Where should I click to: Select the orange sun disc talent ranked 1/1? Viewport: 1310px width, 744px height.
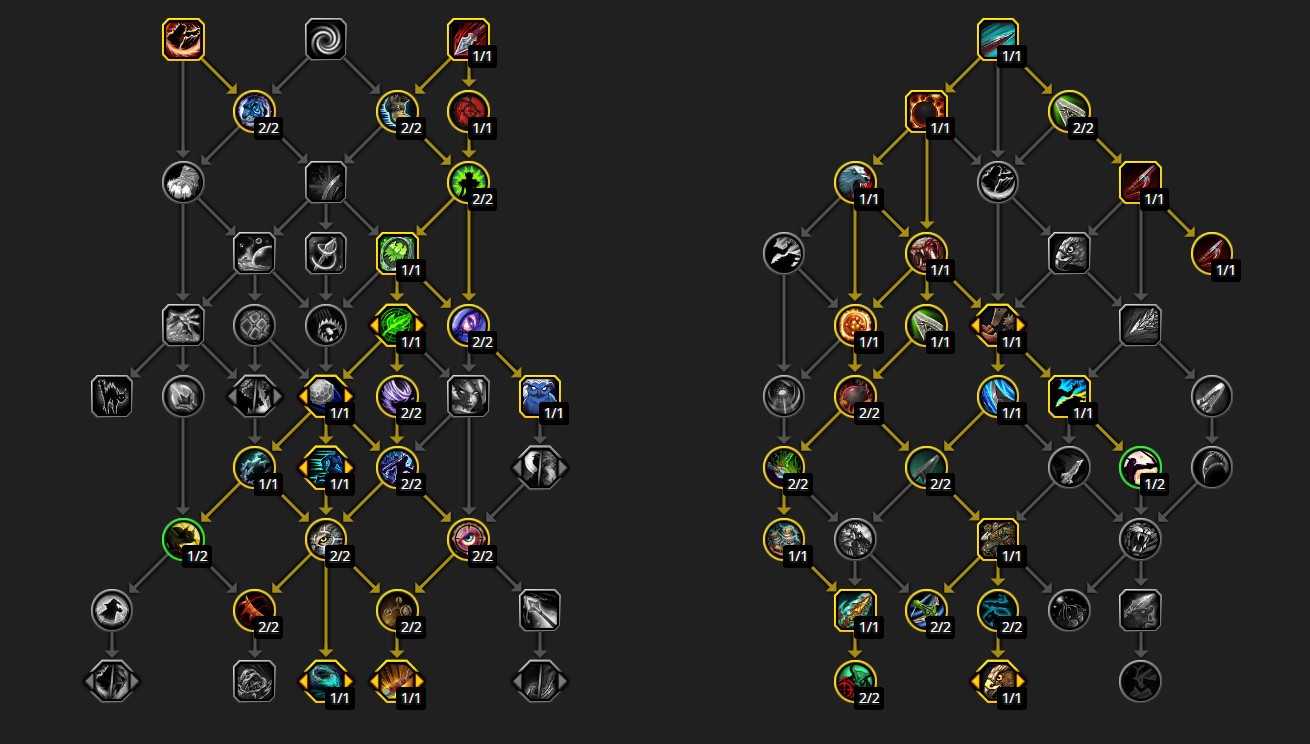tap(853, 324)
